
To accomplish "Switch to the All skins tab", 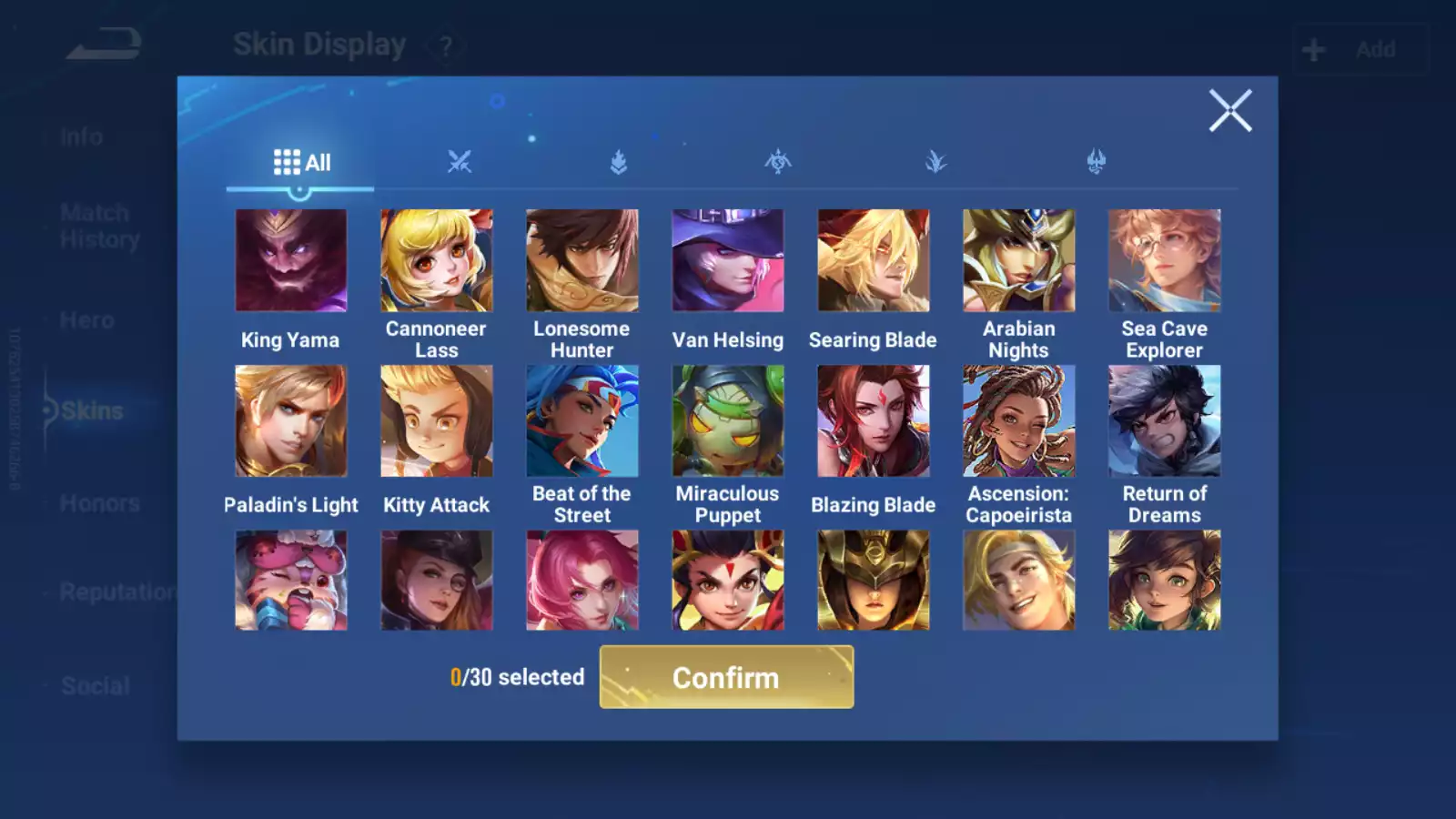I will [x=301, y=163].
